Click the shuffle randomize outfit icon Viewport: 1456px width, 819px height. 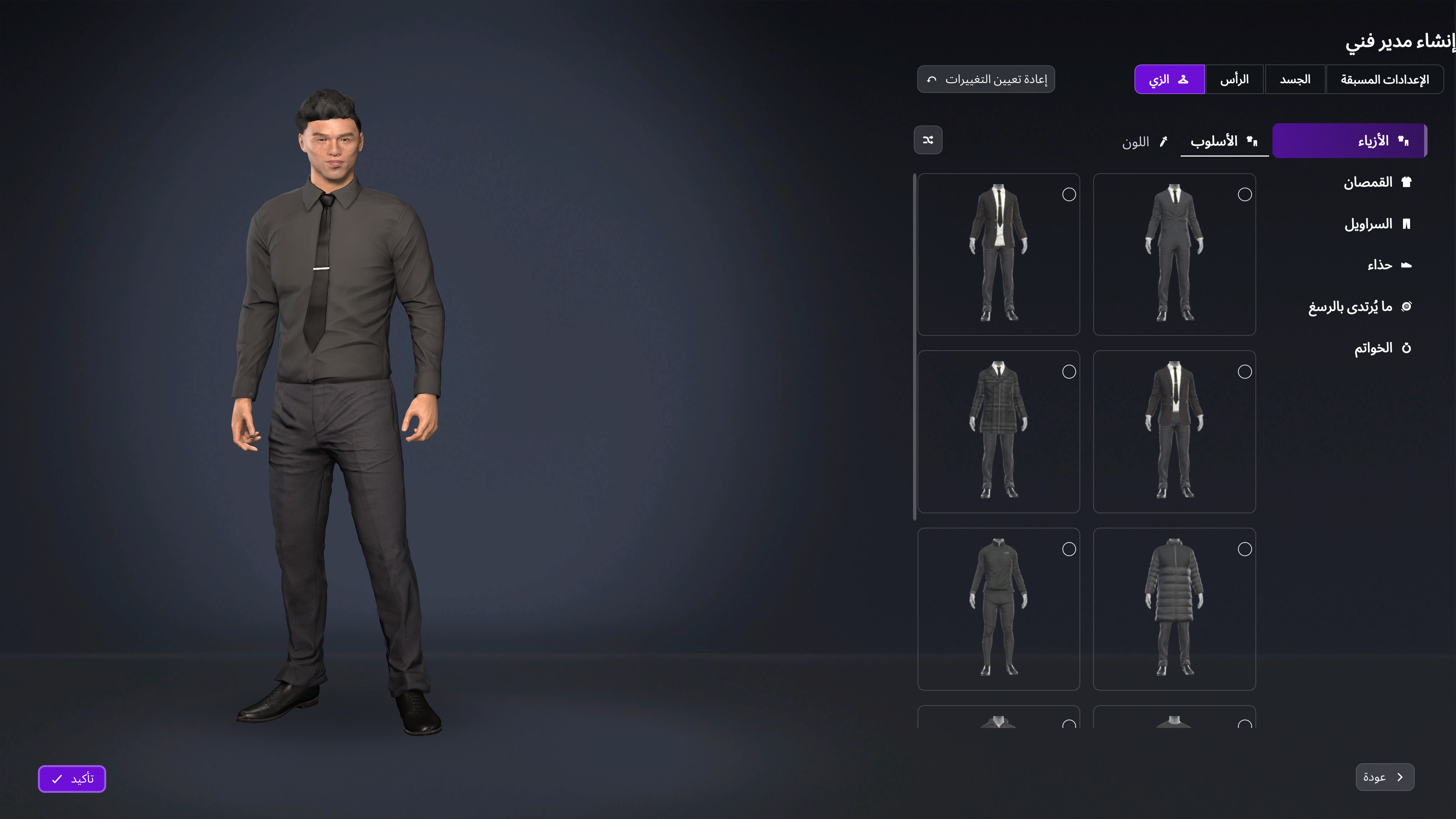pyautogui.click(x=928, y=140)
